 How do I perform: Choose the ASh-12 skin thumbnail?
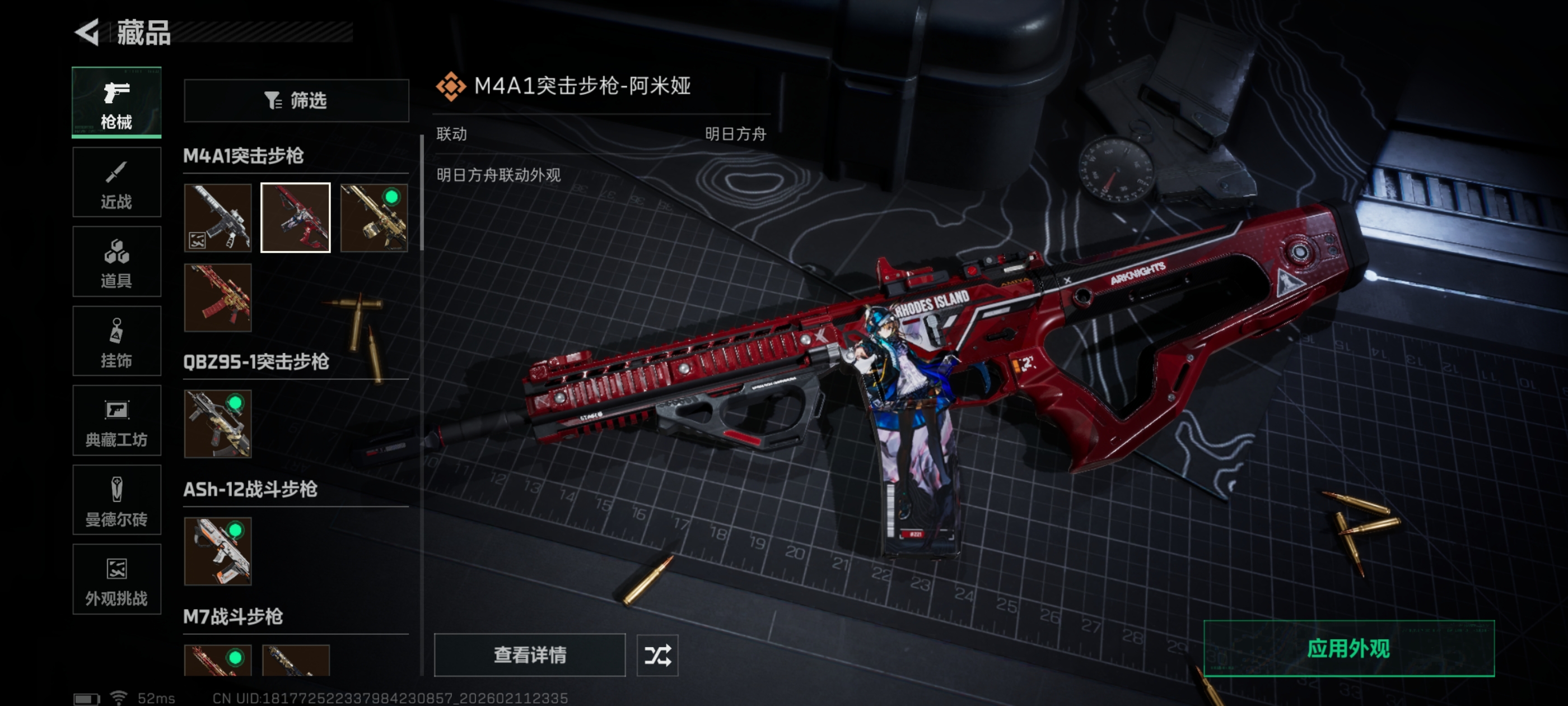tap(218, 551)
